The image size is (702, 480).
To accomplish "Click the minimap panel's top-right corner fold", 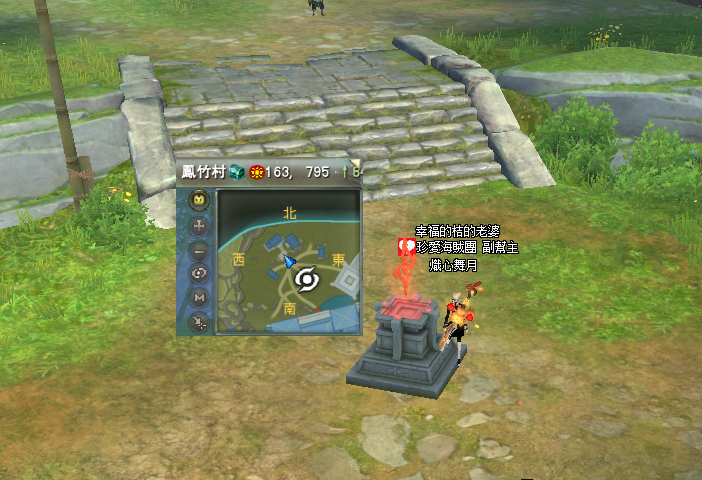I will tap(355, 164).
